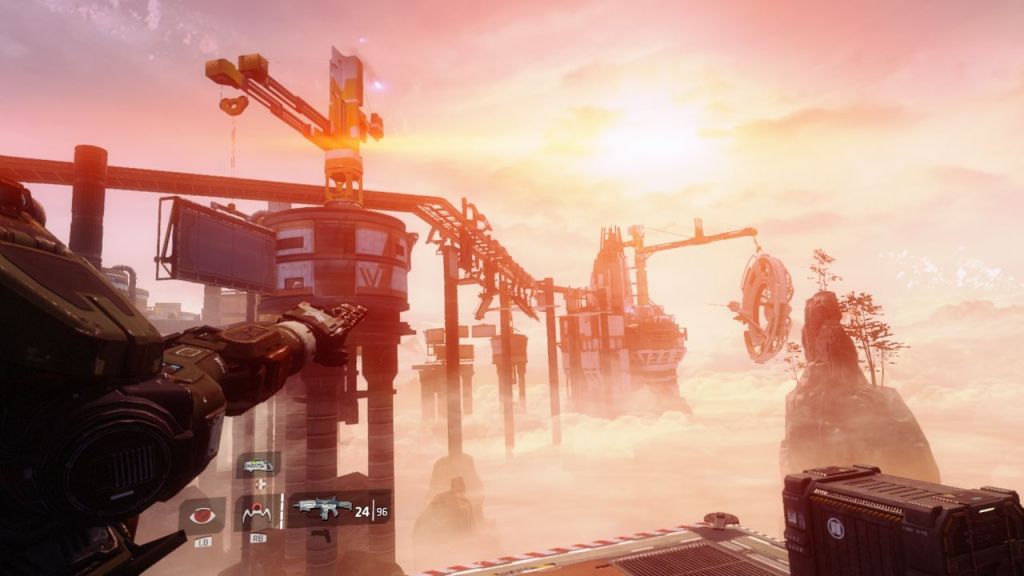
Task: Choose the anti-titan weapon icon
Action: [x=257, y=465]
